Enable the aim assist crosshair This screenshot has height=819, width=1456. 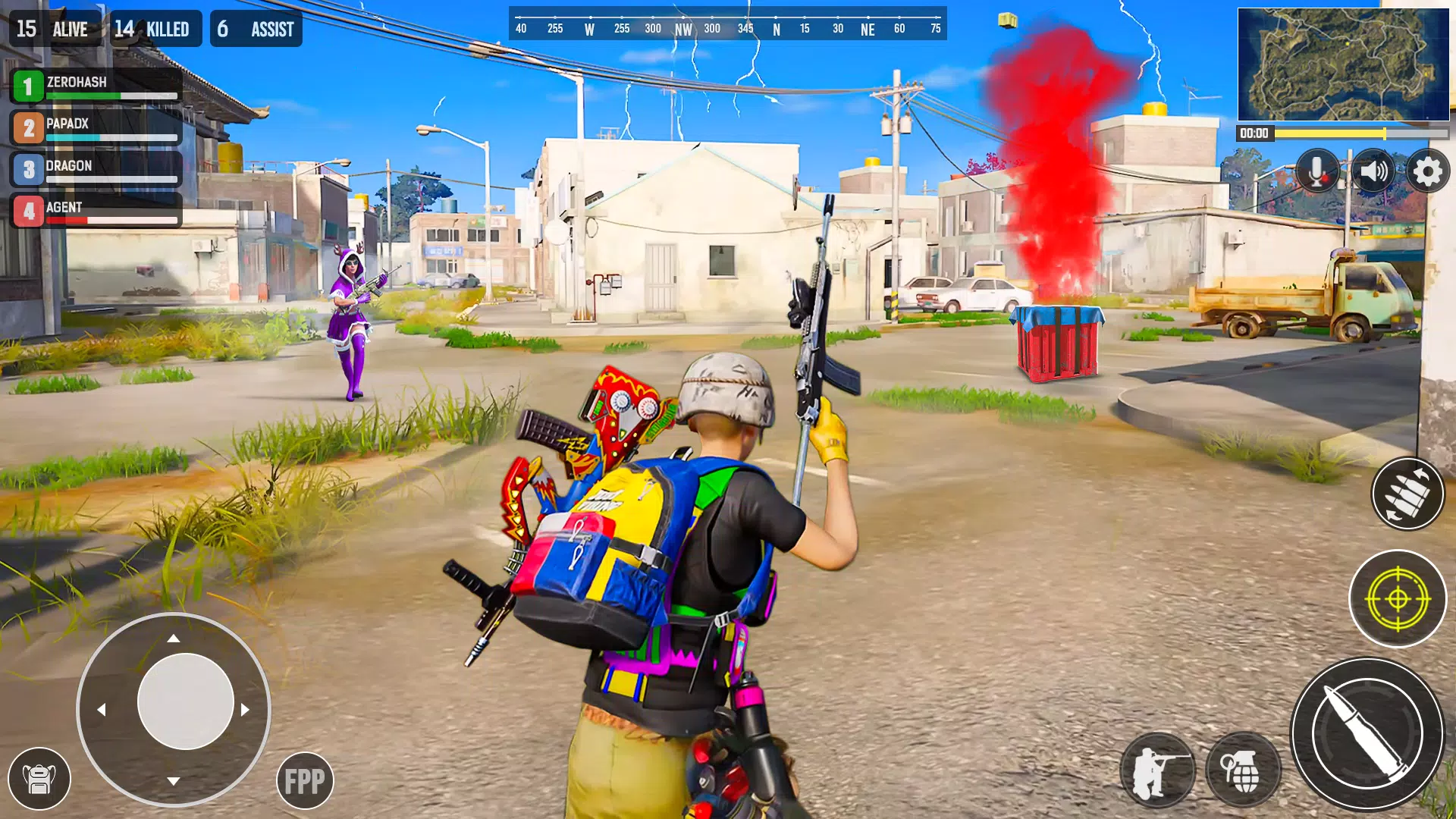(x=1398, y=598)
